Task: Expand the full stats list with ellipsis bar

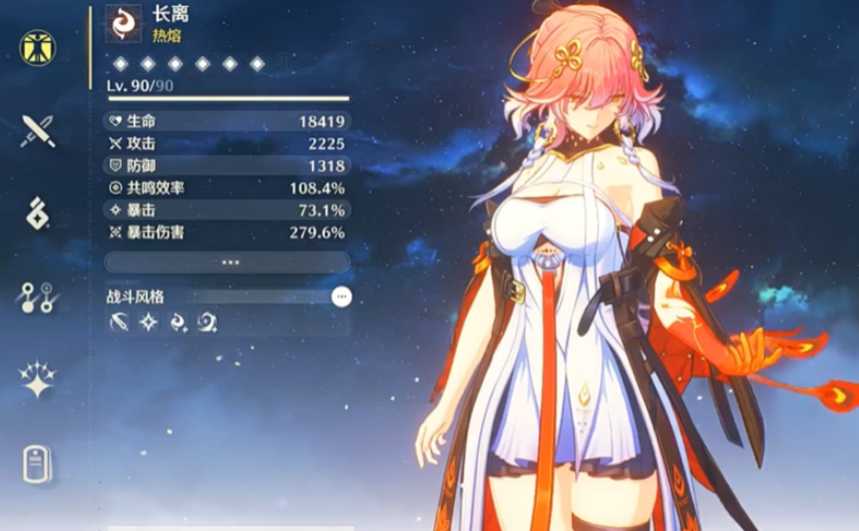Action: point(228,262)
